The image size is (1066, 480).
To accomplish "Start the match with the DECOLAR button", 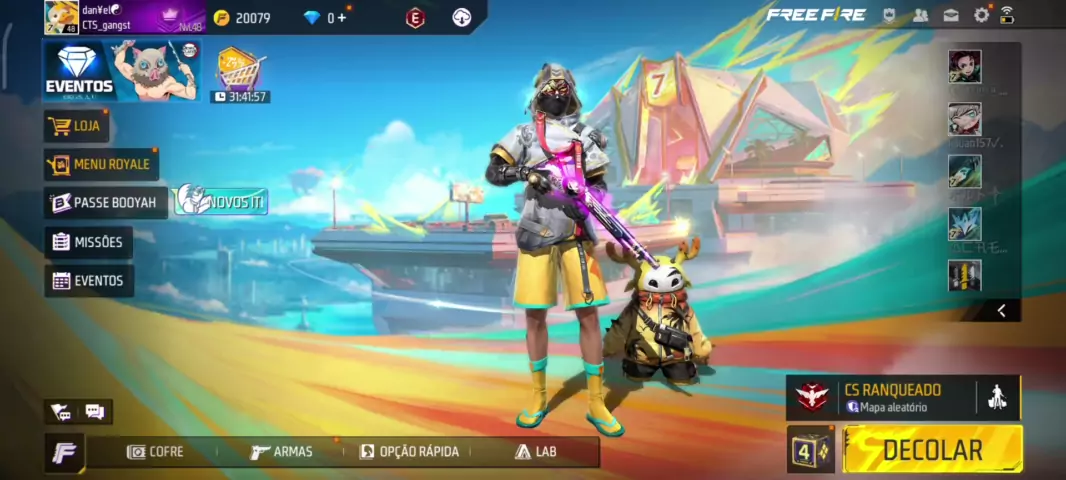I will coord(932,449).
